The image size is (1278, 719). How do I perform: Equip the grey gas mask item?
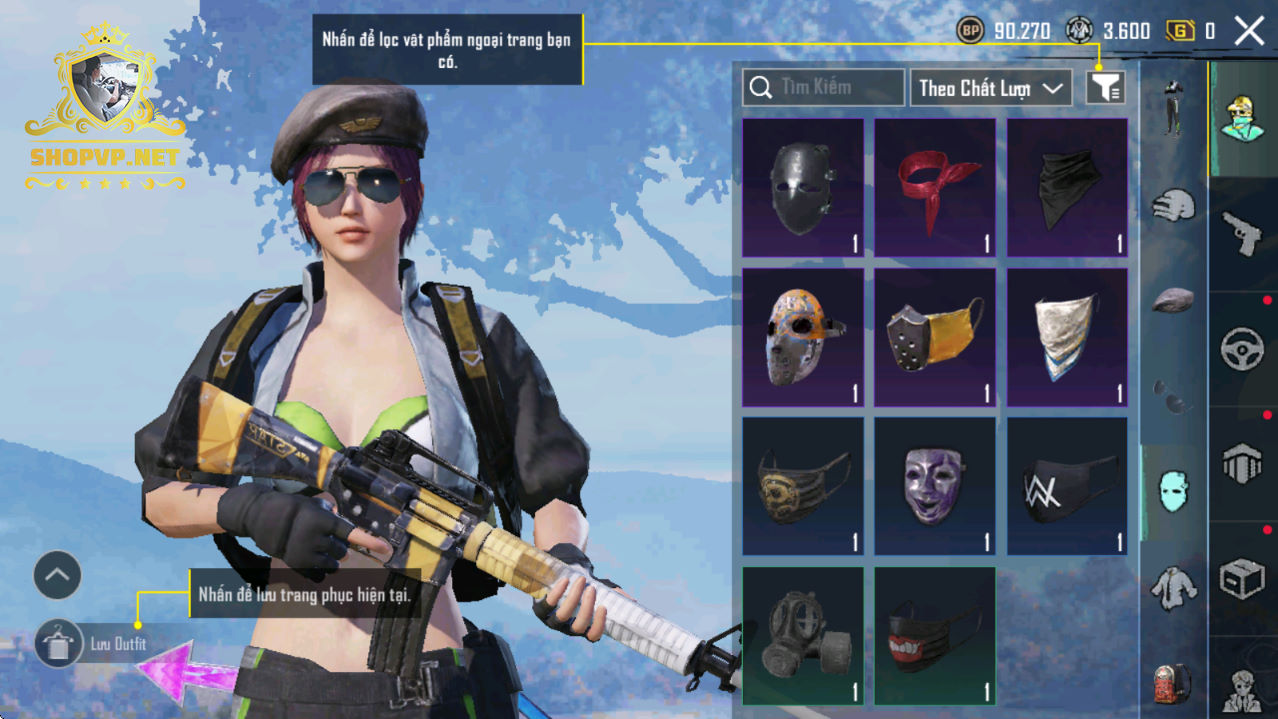803,636
